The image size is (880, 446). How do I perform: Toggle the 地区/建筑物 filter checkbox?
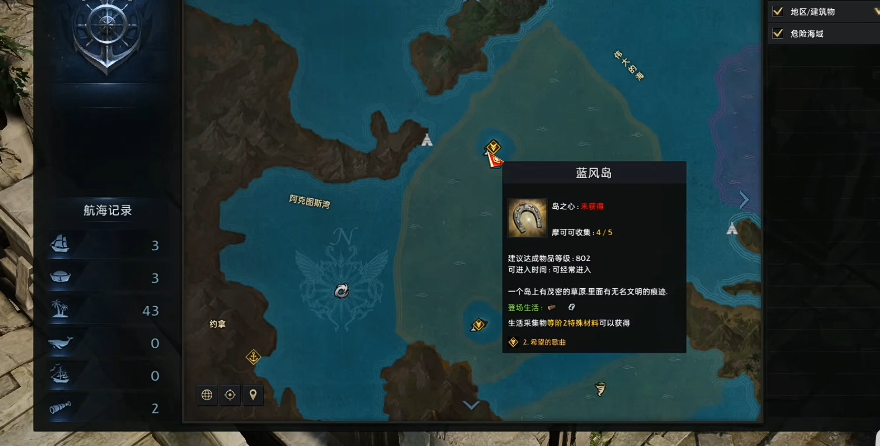(x=777, y=12)
